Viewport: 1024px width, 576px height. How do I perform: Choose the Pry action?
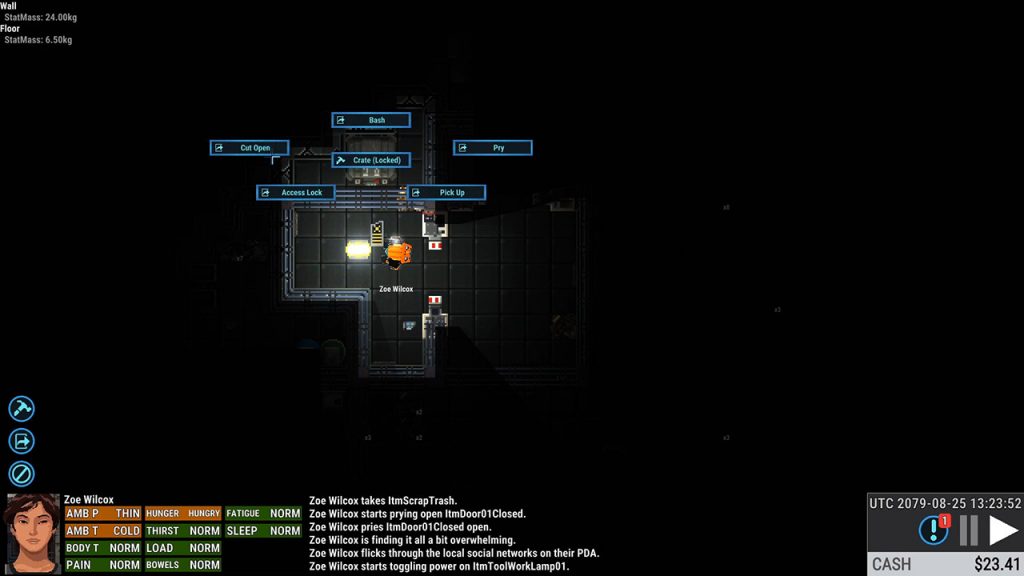[x=493, y=148]
